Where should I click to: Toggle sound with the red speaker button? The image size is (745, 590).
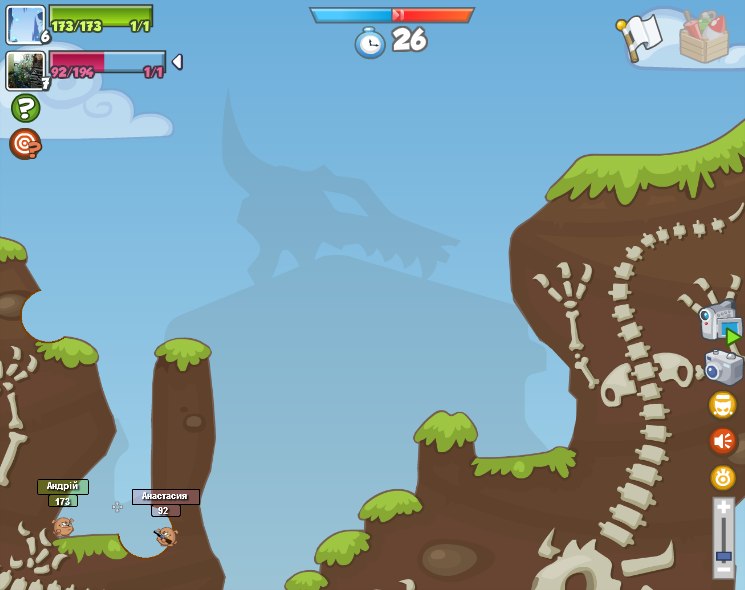[x=723, y=441]
